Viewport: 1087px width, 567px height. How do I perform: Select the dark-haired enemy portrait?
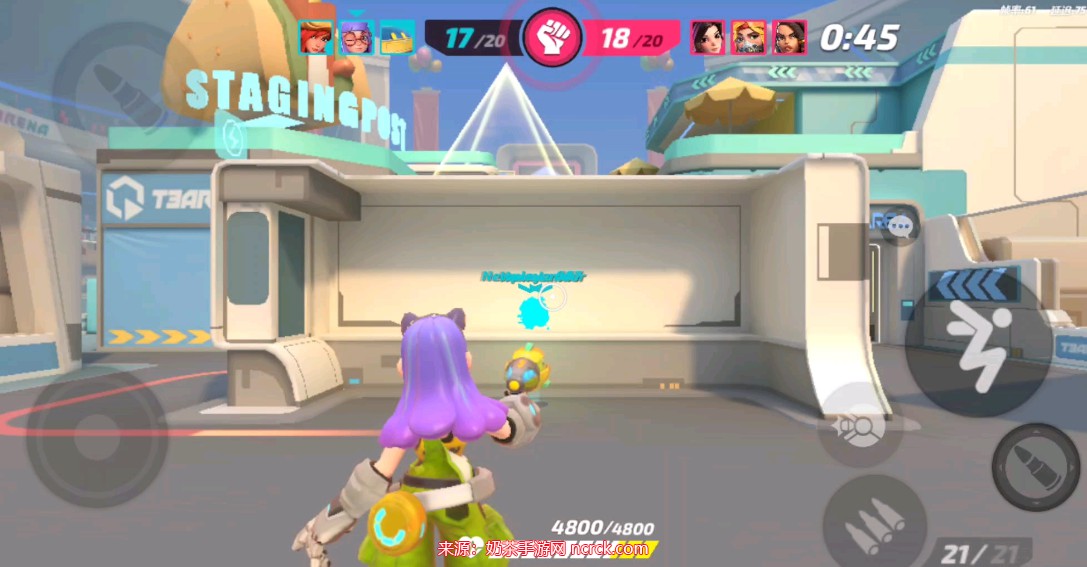pyautogui.click(x=707, y=37)
